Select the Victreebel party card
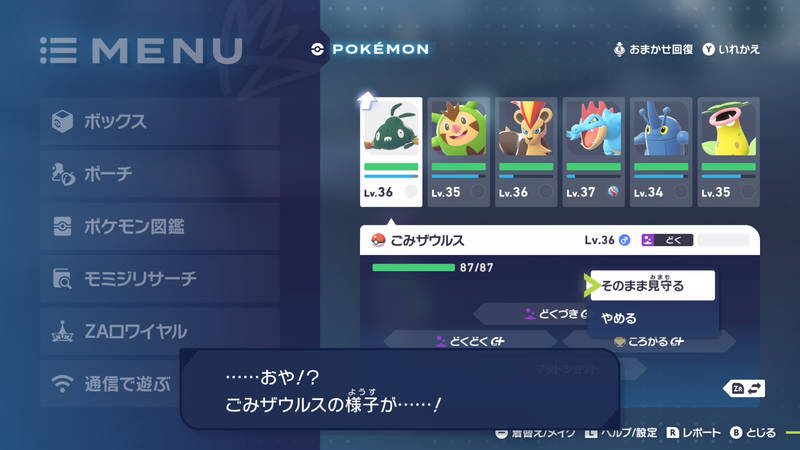This screenshot has width=800, height=450. click(x=729, y=152)
